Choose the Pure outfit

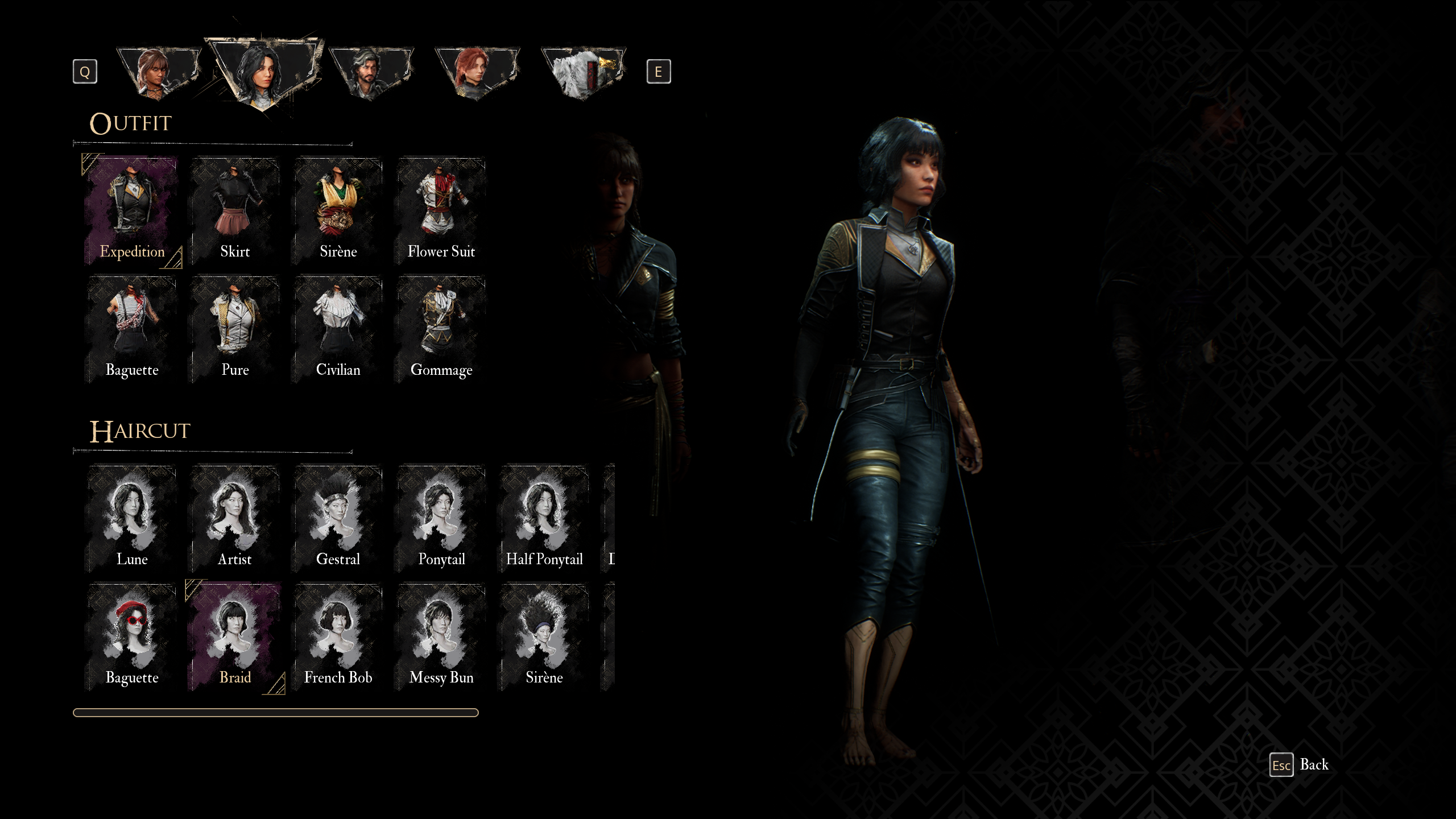[x=235, y=329]
